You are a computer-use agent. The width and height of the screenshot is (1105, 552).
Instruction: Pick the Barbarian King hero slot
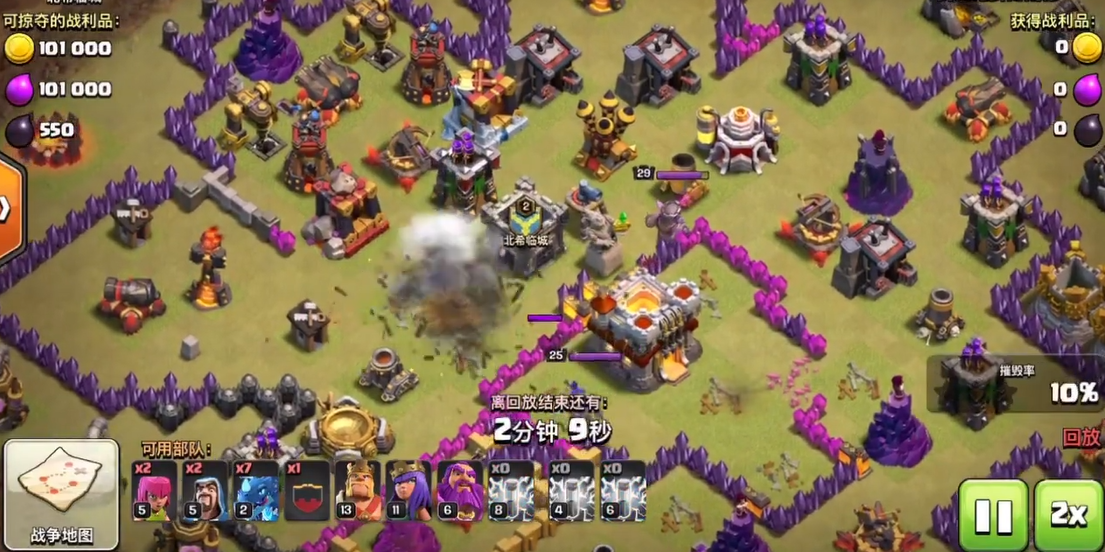coord(358,491)
